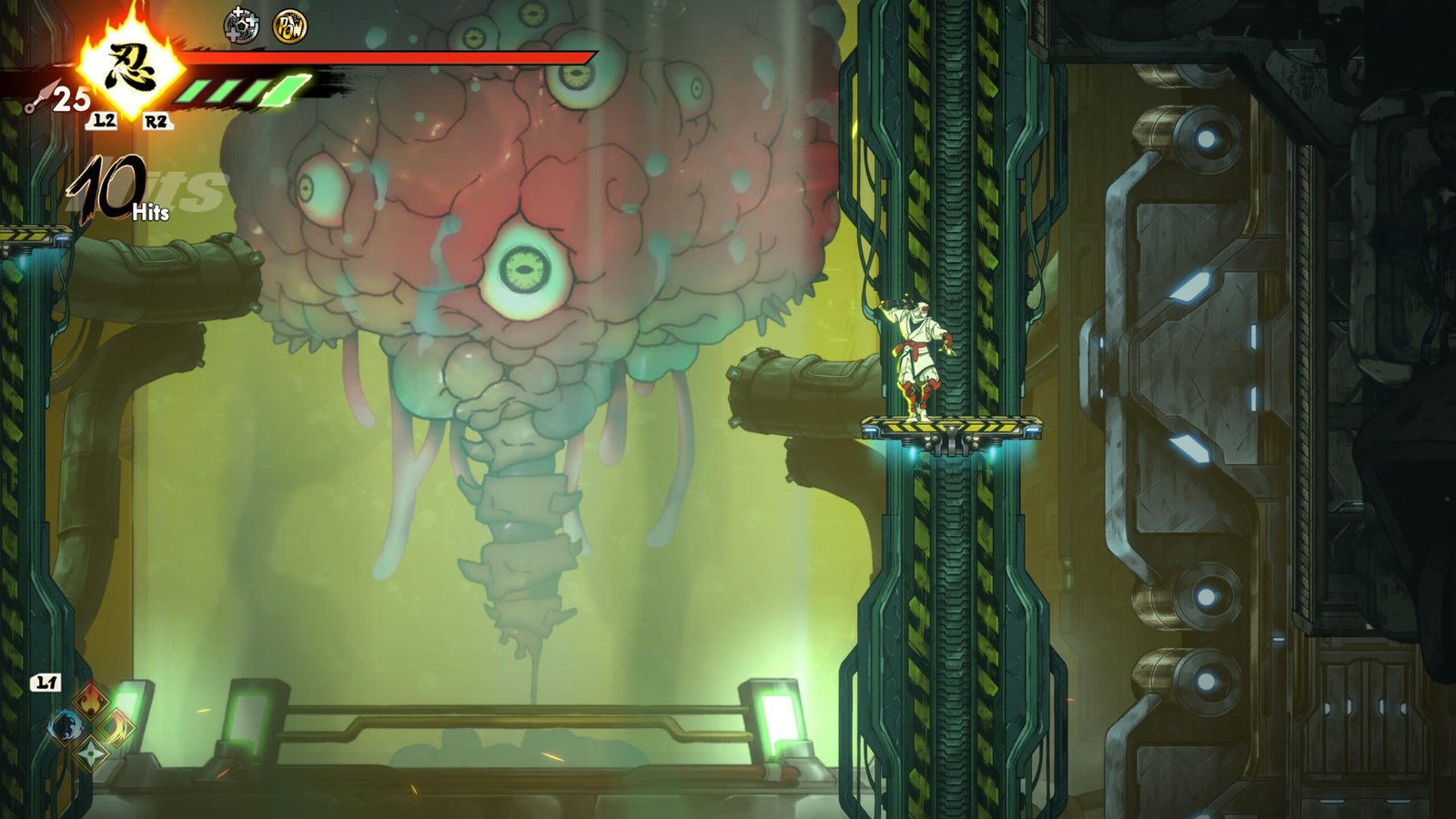Activate the blue water dragon ninpo
1456x819 pixels.
[66, 727]
